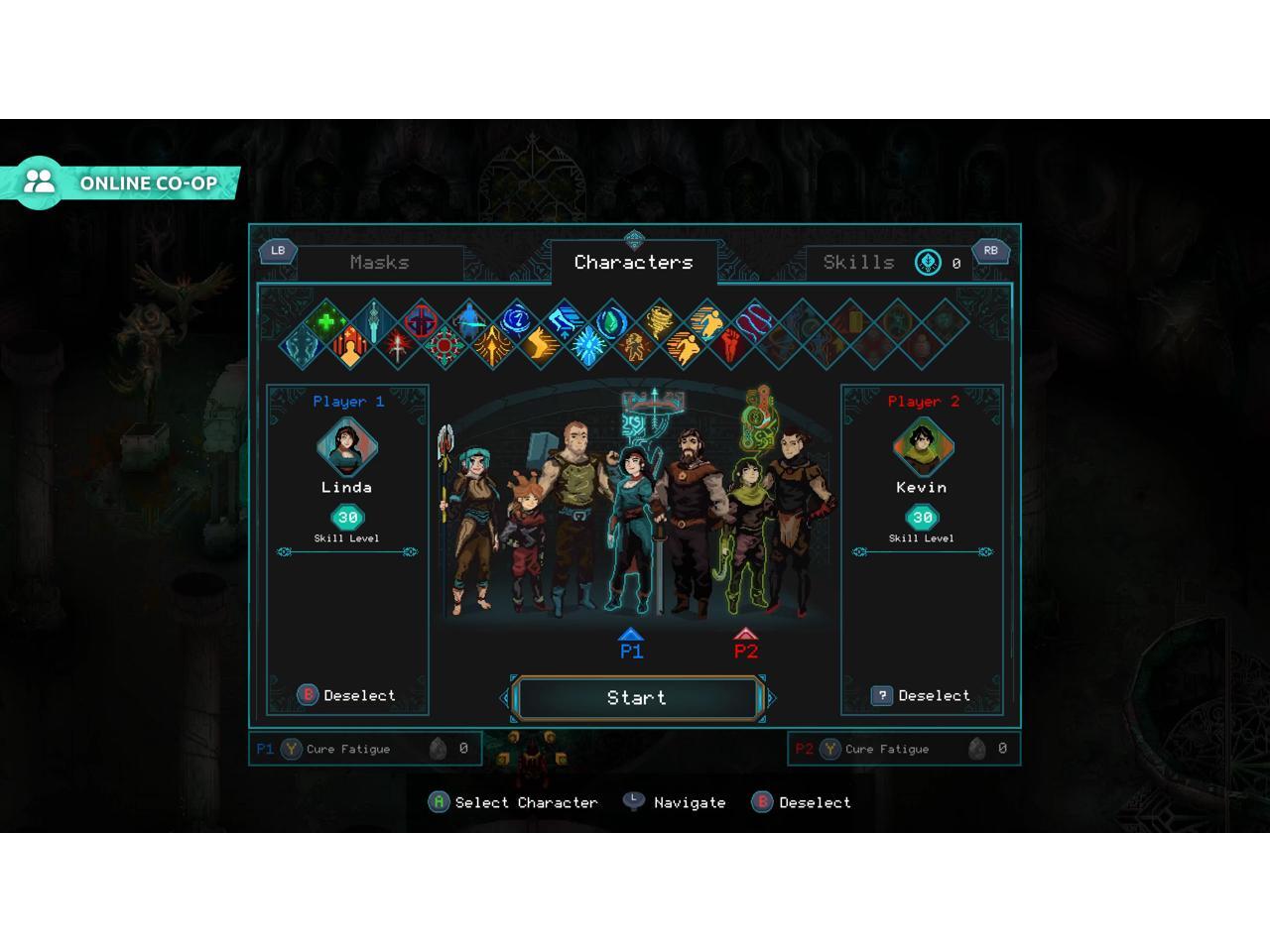Viewport: 1270px width, 952px height.
Task: Choose the red raised fist skill icon
Action: (730, 345)
